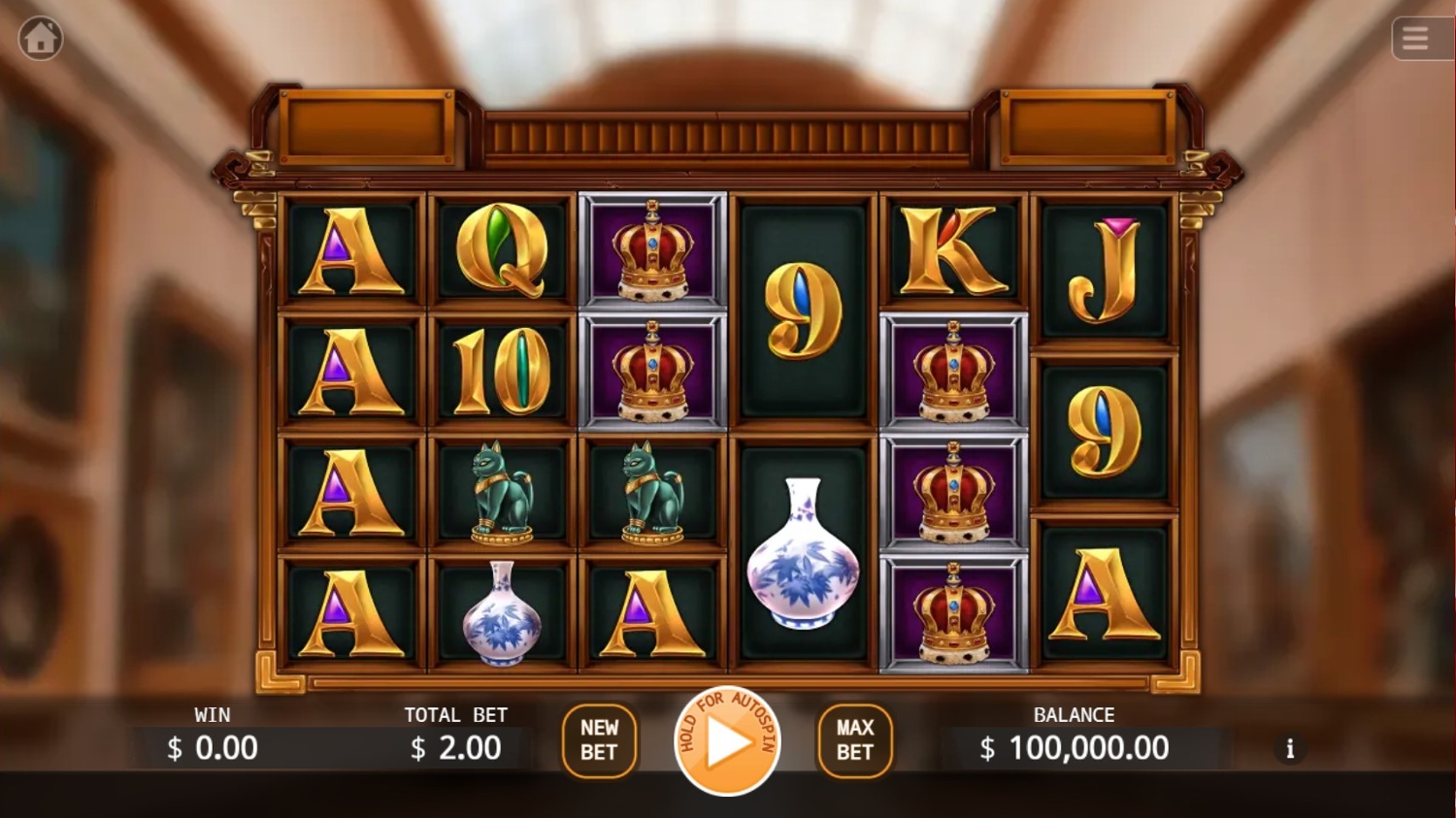Image resolution: width=1456 pixels, height=818 pixels.
Task: Go to the home screen
Action: click(41, 39)
